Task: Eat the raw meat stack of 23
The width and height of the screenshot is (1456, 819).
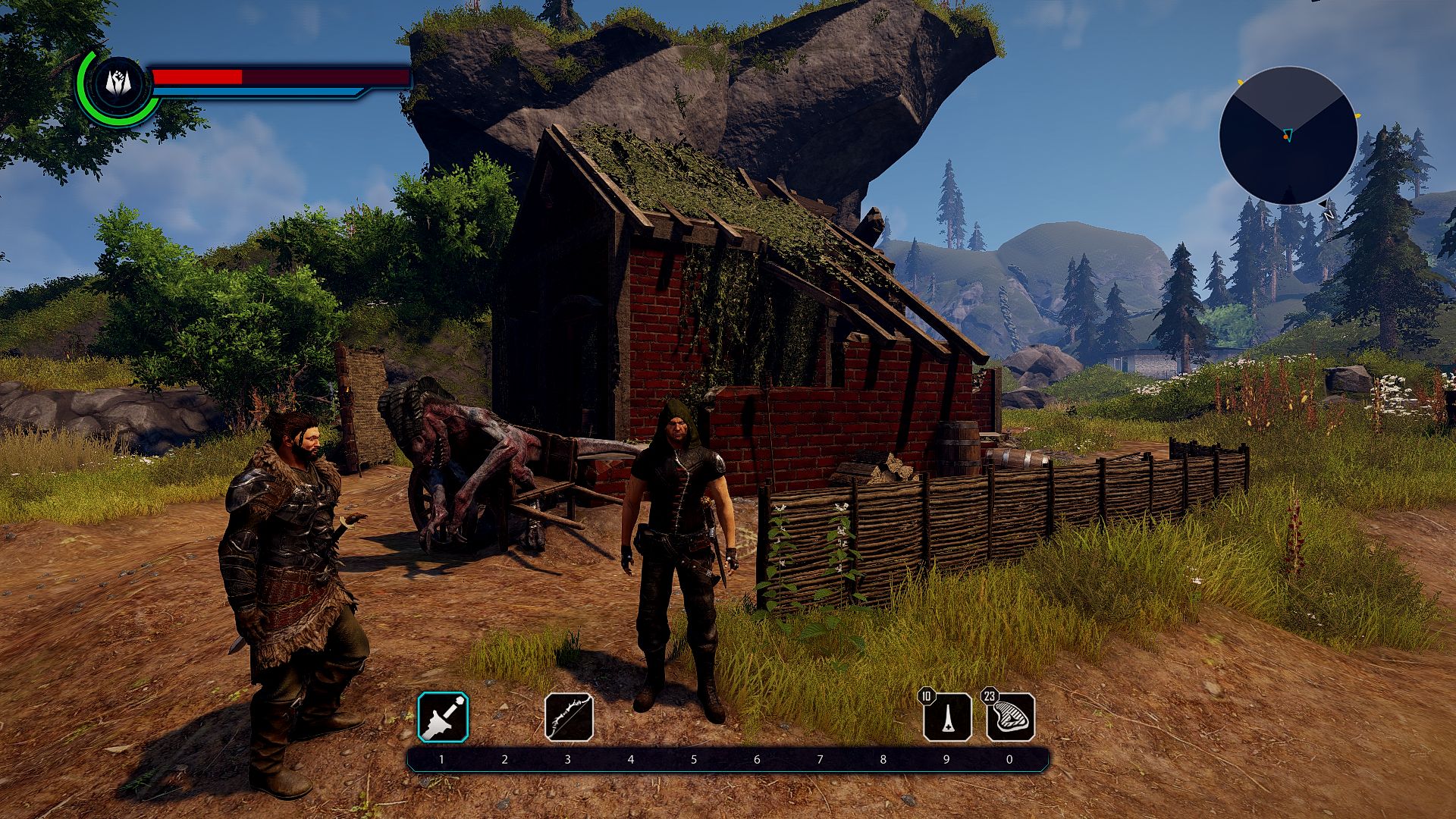Action: [1010, 717]
